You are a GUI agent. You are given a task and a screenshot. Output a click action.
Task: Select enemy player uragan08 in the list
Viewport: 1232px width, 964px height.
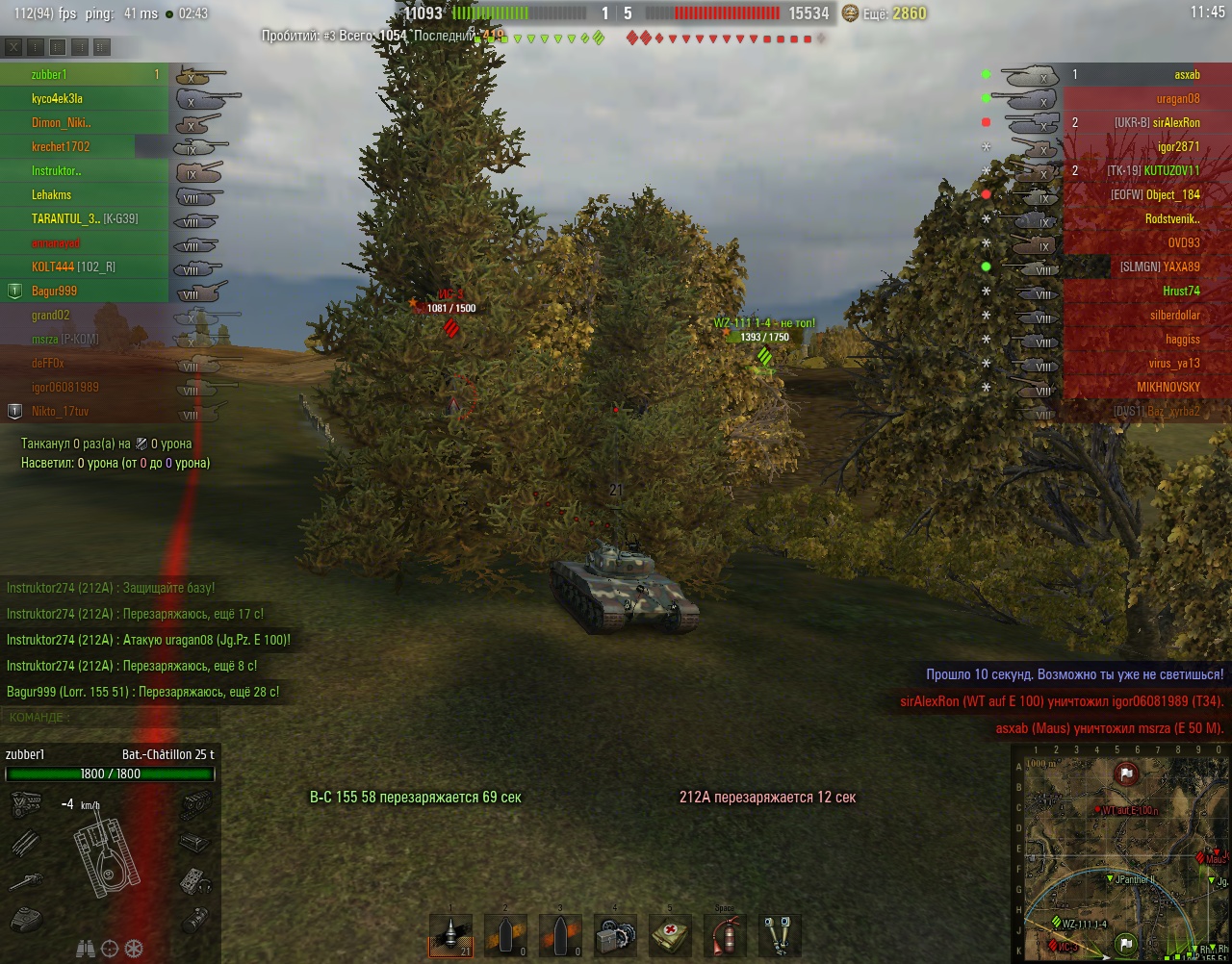pos(1177,99)
